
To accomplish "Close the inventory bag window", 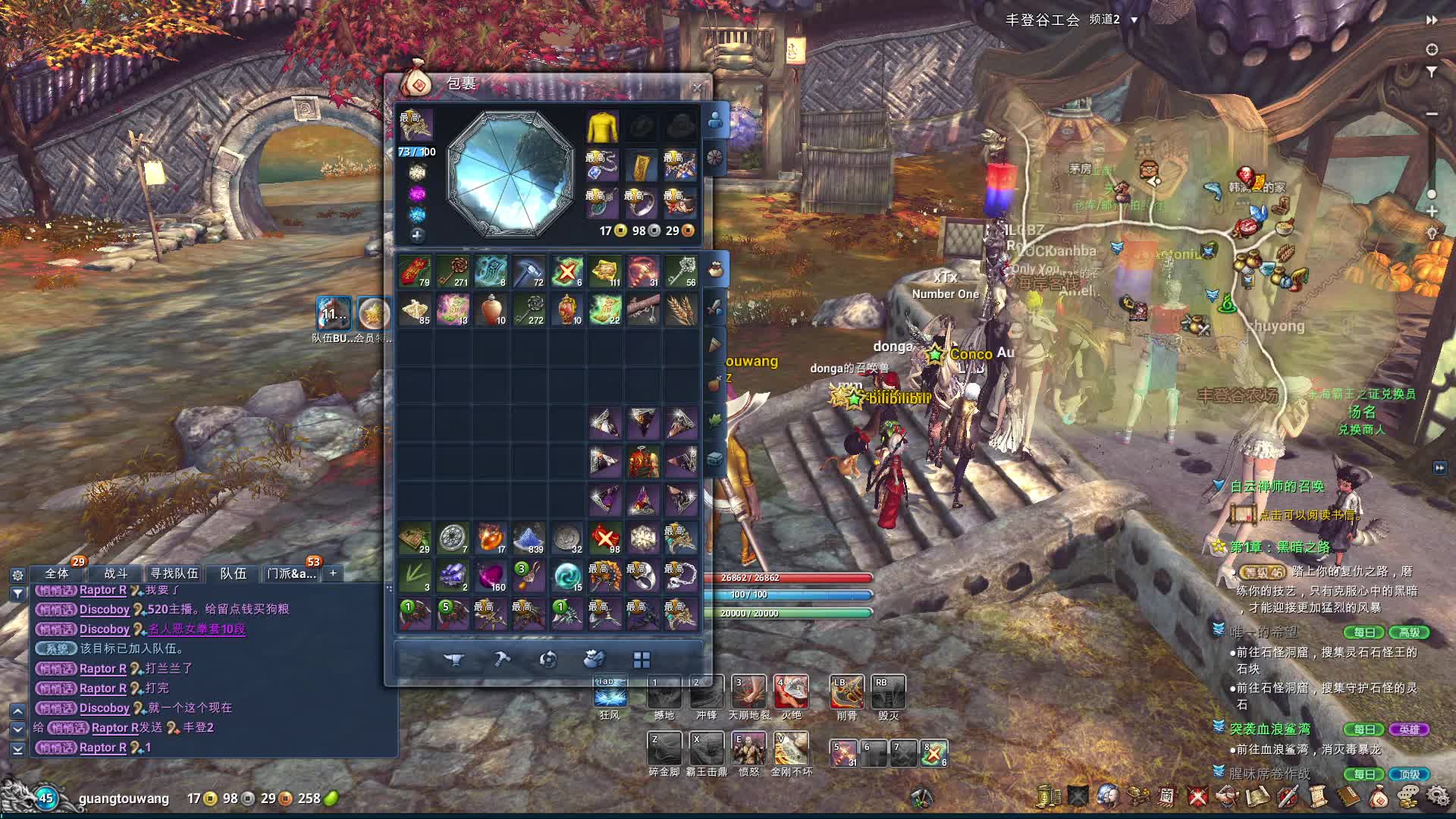I will [x=697, y=88].
